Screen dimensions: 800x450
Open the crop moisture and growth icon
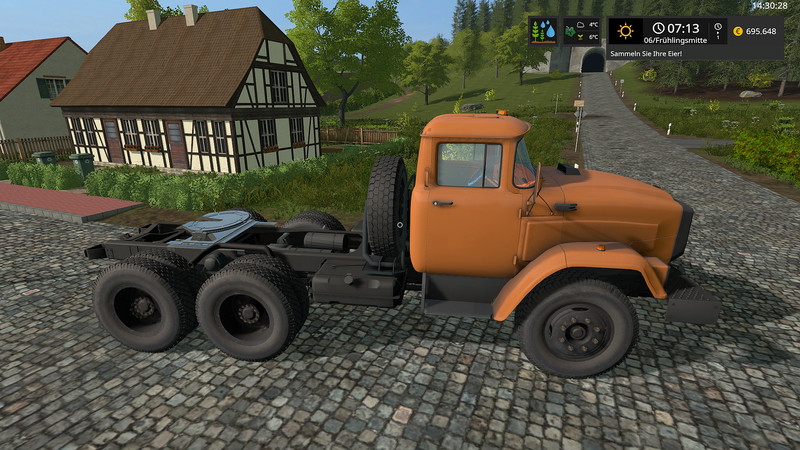pos(544,31)
